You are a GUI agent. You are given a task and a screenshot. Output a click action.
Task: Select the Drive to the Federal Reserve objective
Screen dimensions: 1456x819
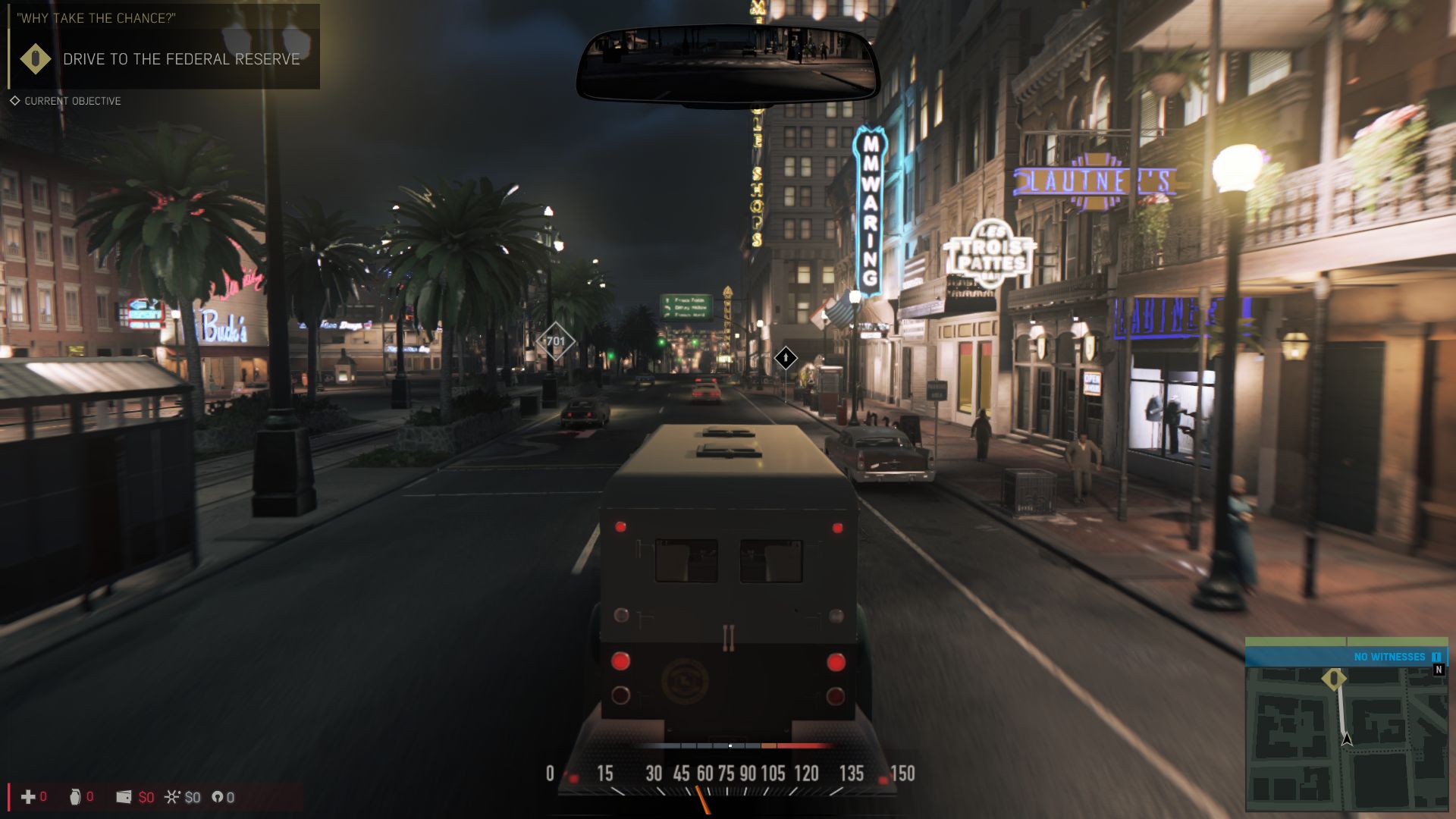pos(180,59)
